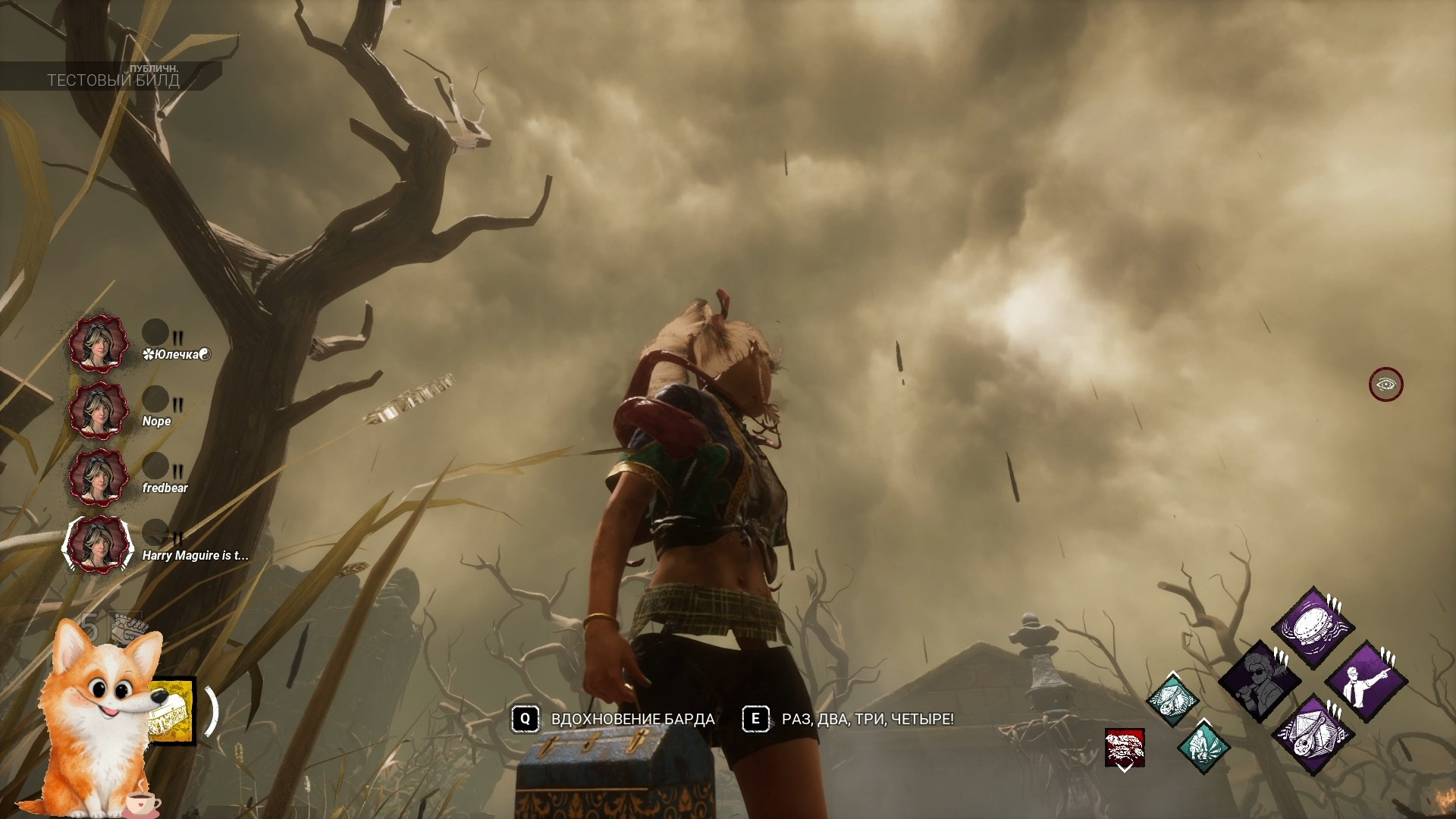1456x819 pixels.
Task: Click the generator counter icon
Action: (x=126, y=626)
